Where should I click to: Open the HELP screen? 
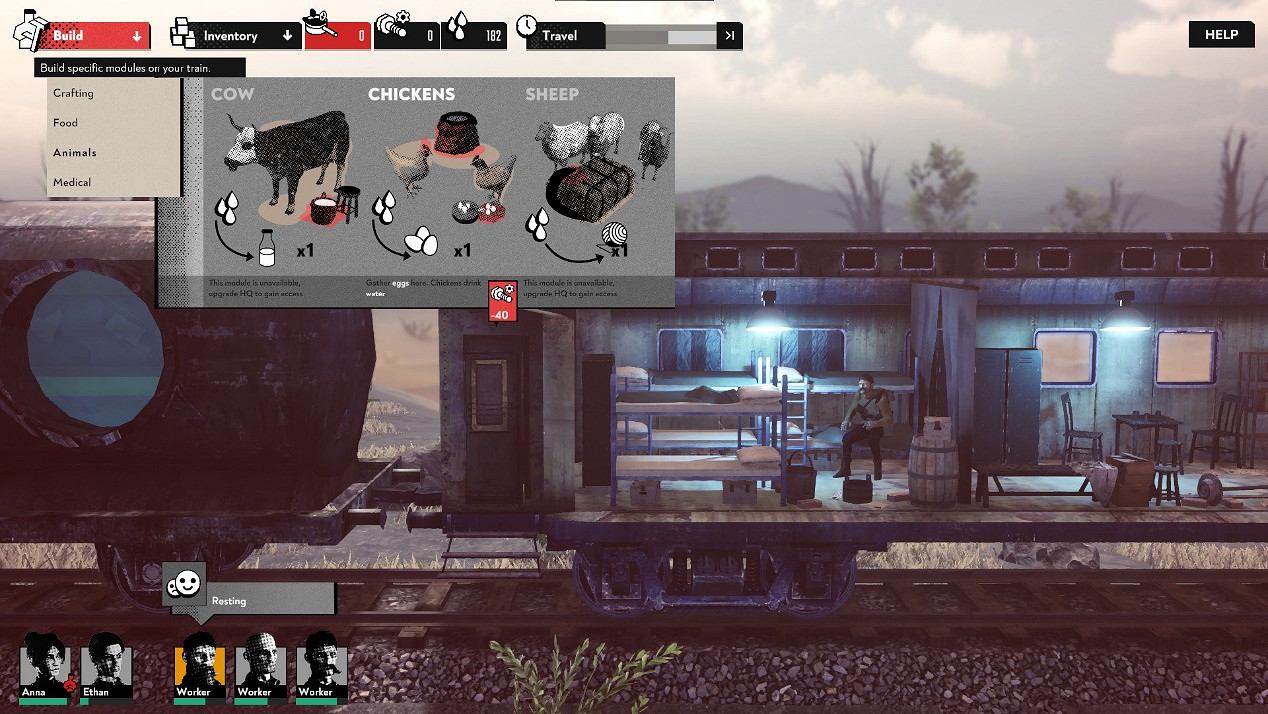coord(1221,35)
